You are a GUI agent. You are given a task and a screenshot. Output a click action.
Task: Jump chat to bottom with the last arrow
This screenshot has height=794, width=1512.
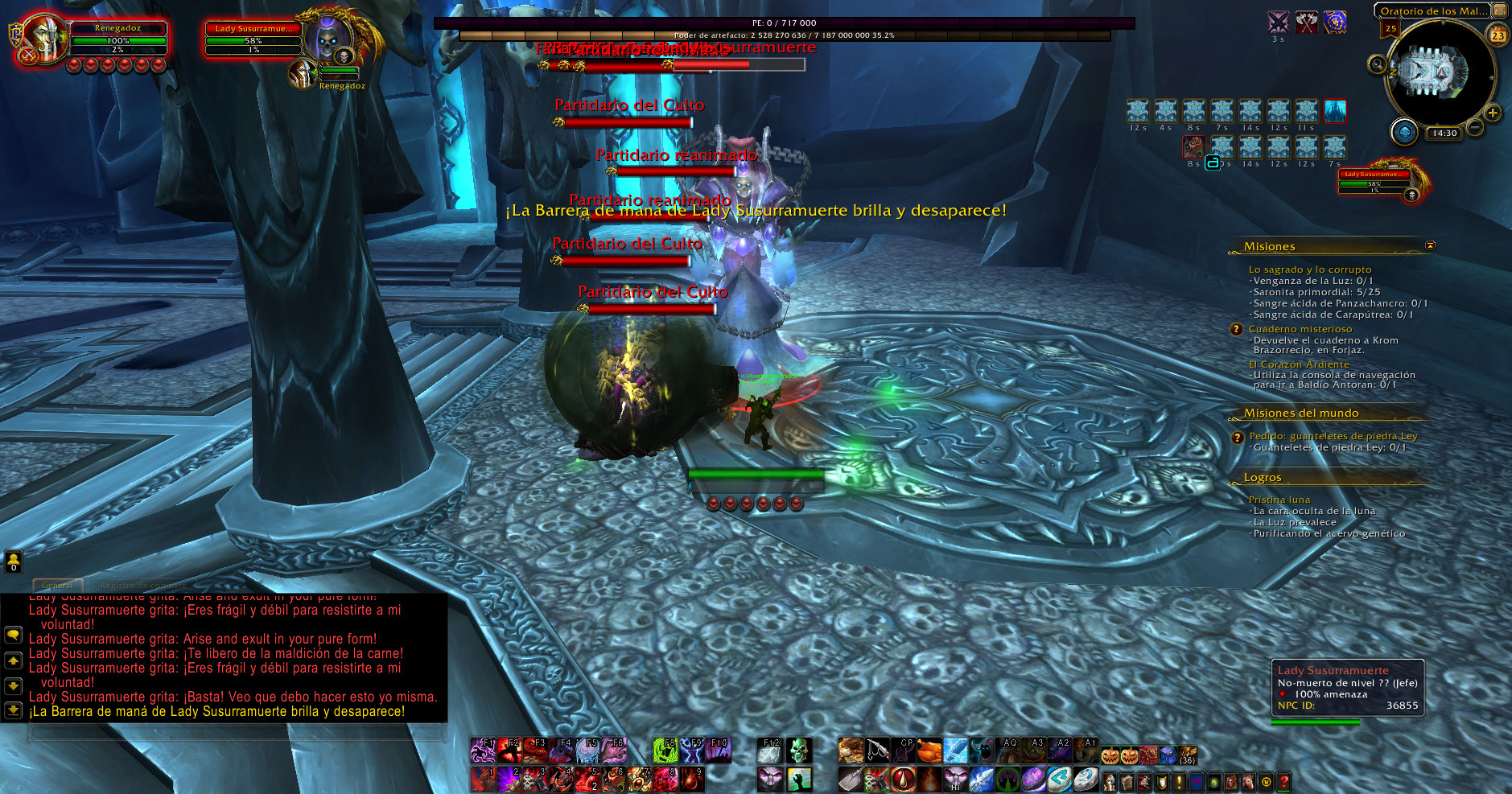click(x=13, y=710)
